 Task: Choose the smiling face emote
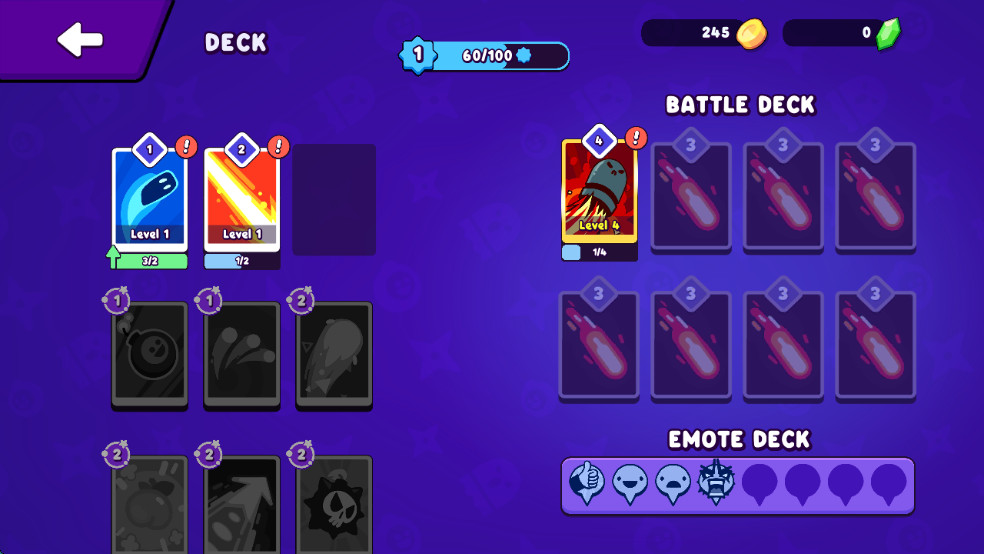[x=630, y=484]
